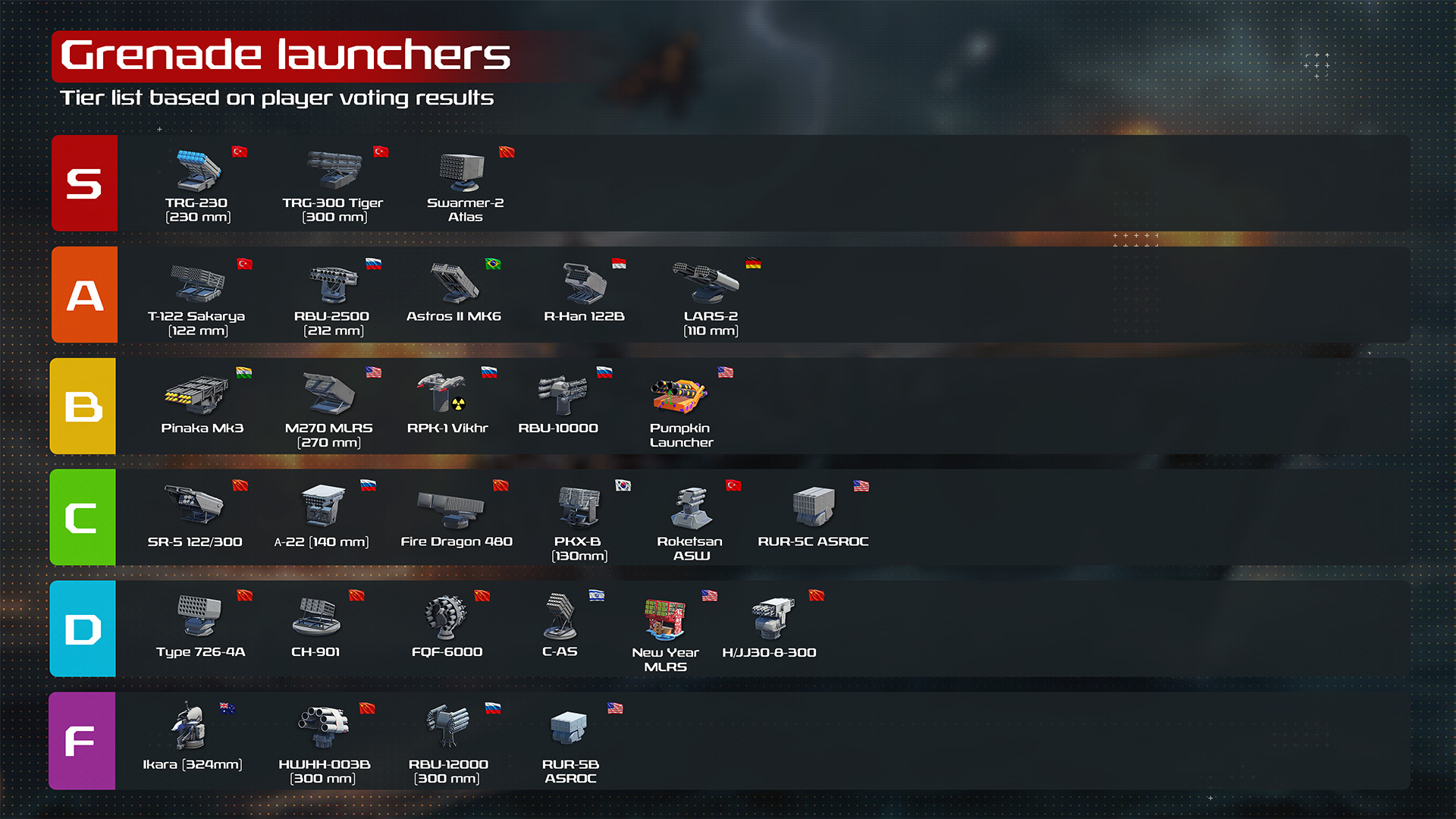Select the M270 MLRS launcher

(328, 394)
